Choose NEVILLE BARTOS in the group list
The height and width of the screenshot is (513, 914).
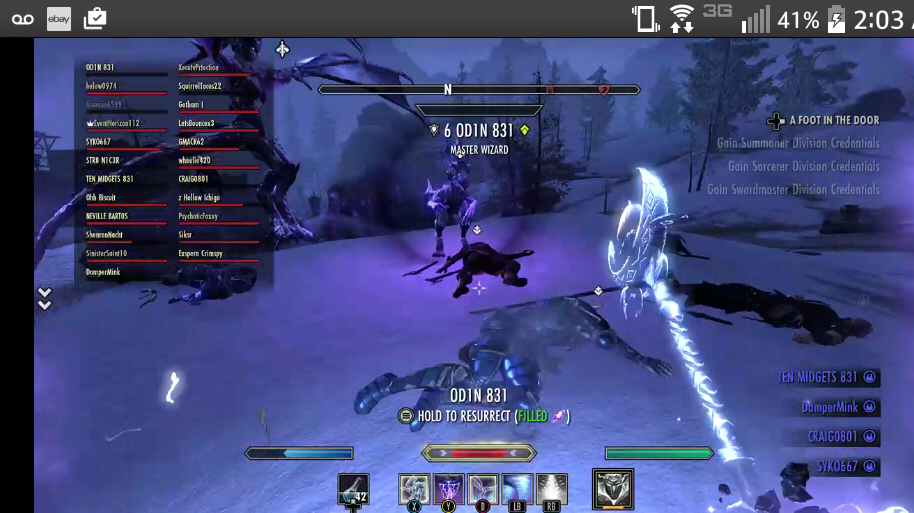(107, 216)
